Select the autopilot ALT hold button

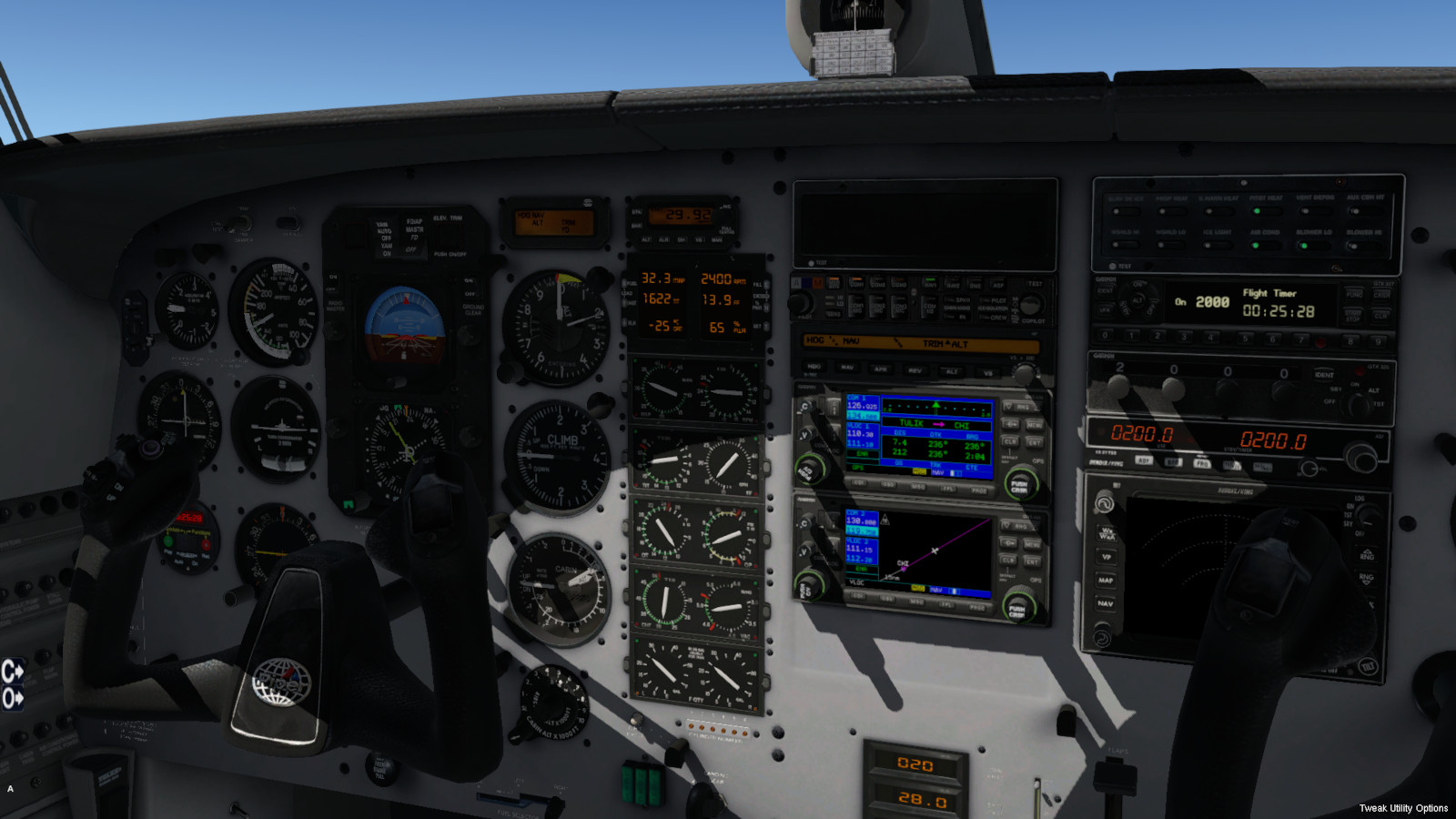[x=951, y=371]
